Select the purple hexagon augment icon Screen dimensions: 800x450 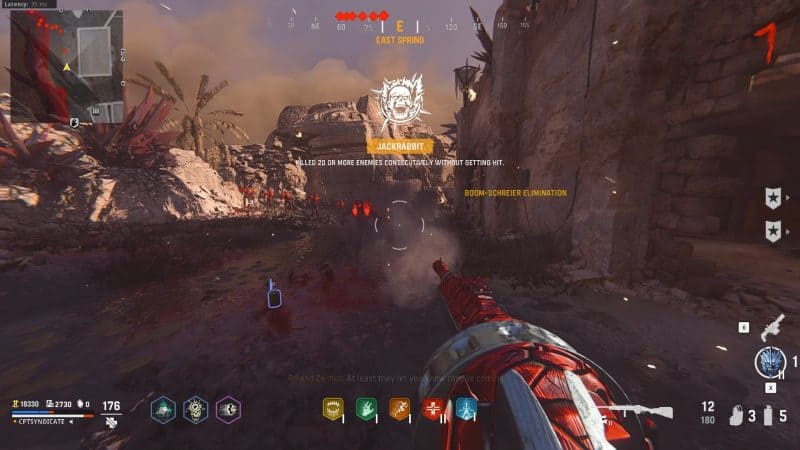point(228,408)
